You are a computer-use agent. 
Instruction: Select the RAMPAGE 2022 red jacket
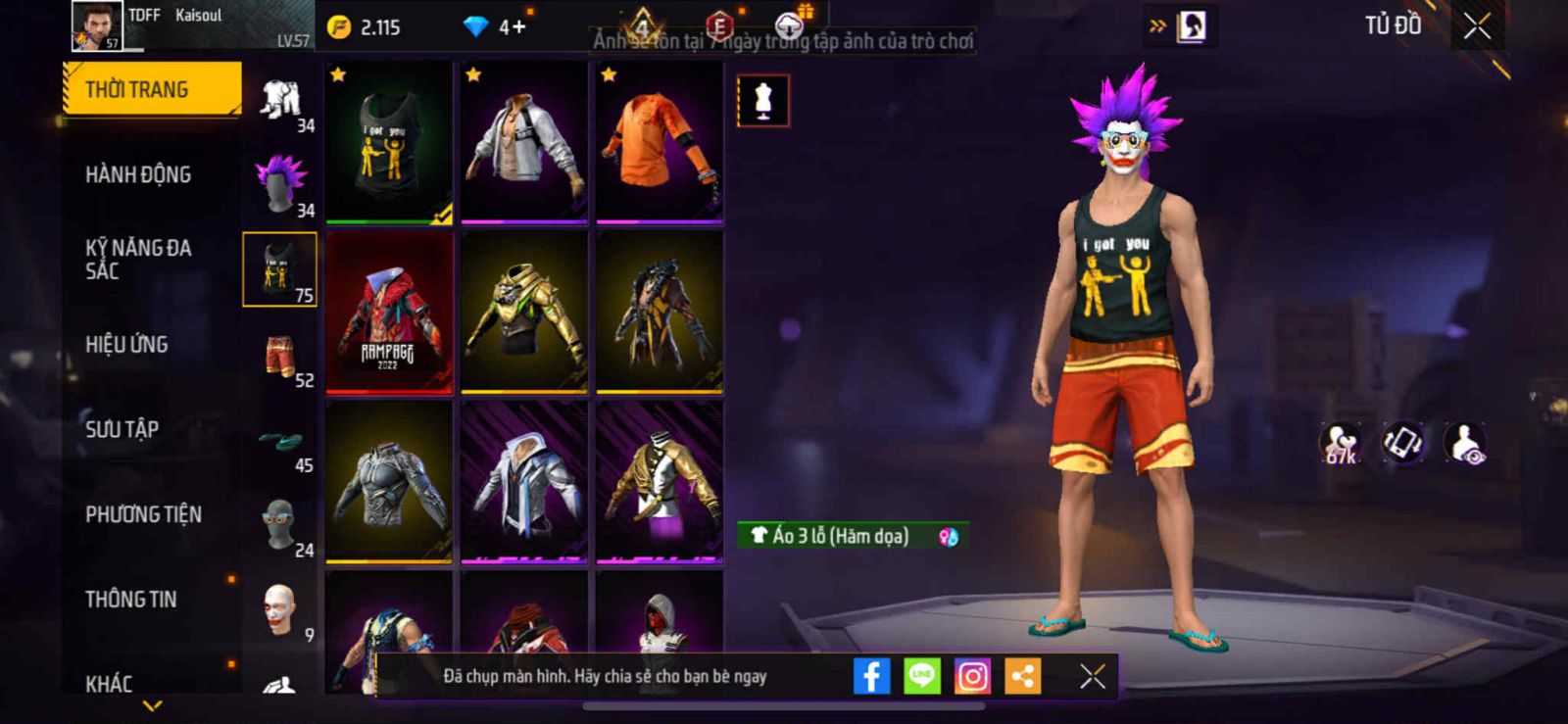[389, 313]
